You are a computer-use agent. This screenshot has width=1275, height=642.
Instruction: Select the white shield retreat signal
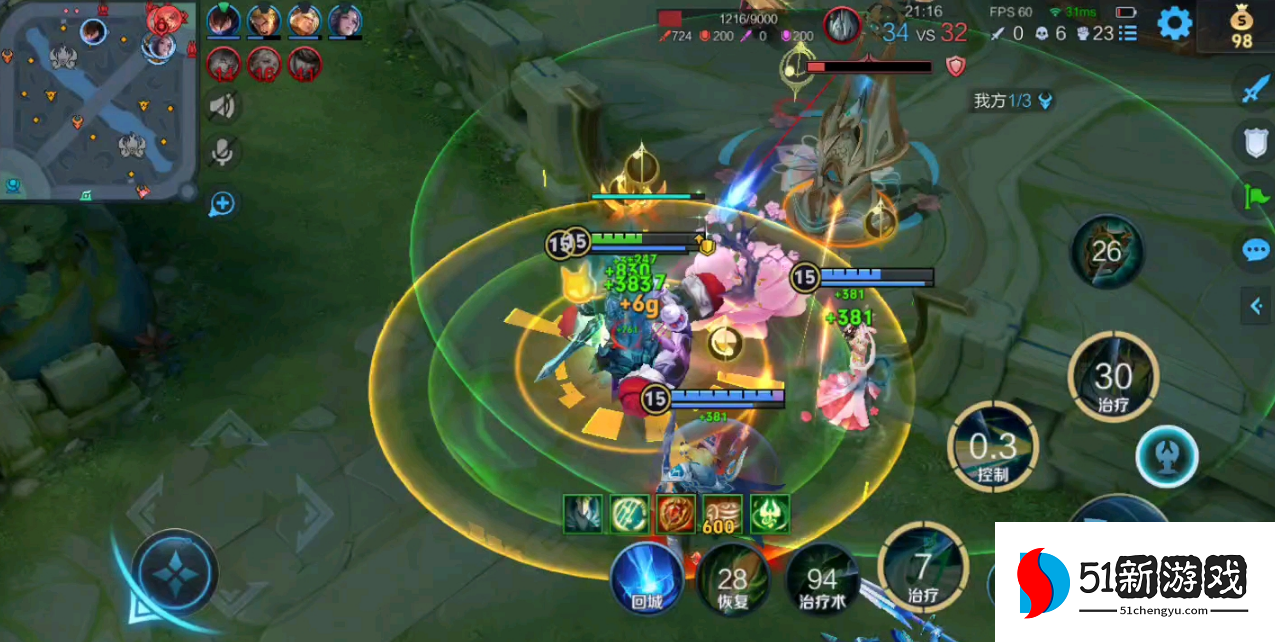pyautogui.click(x=1255, y=143)
